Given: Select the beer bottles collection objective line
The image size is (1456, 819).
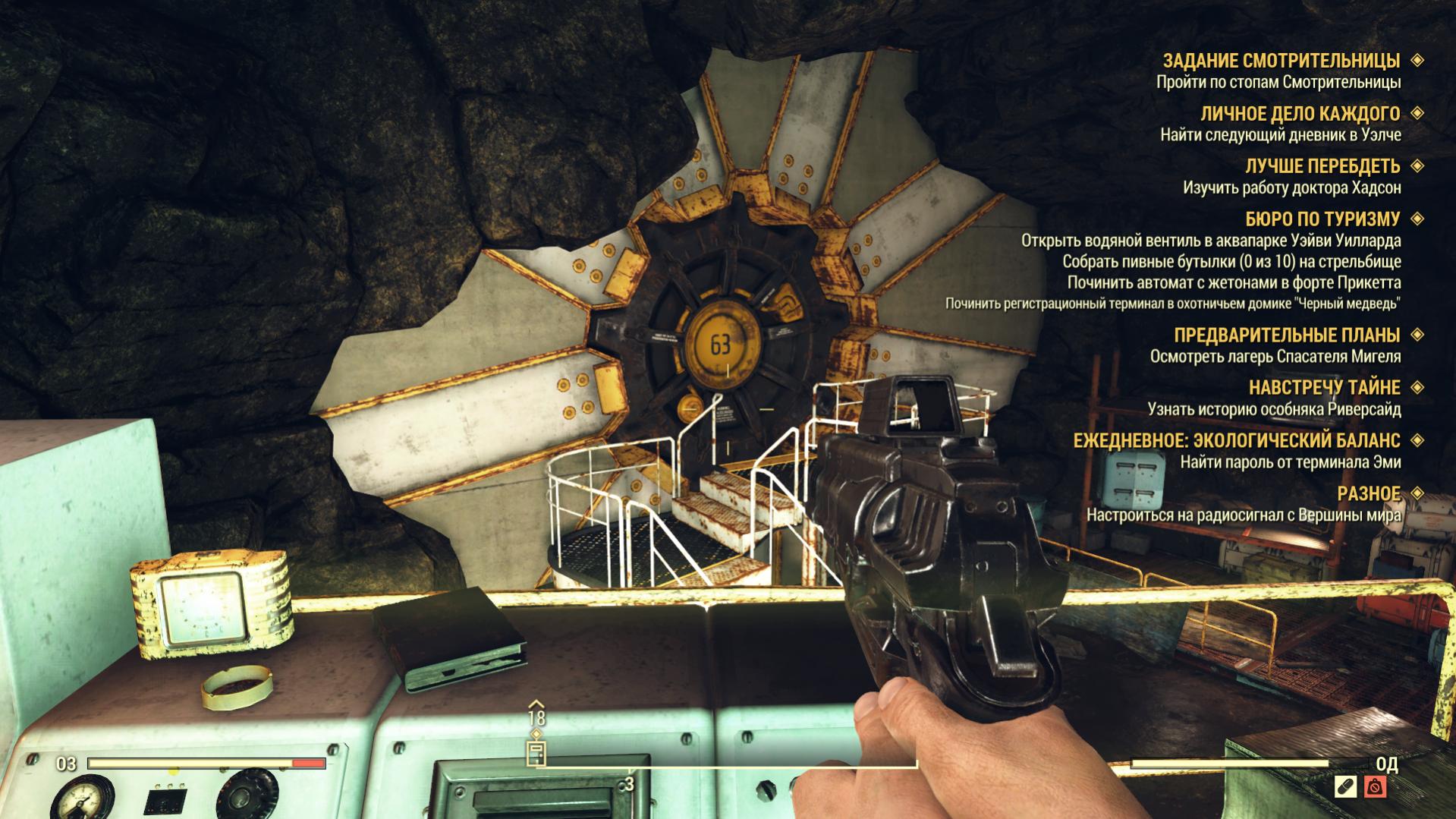Looking at the screenshot, I should (x=1231, y=262).
